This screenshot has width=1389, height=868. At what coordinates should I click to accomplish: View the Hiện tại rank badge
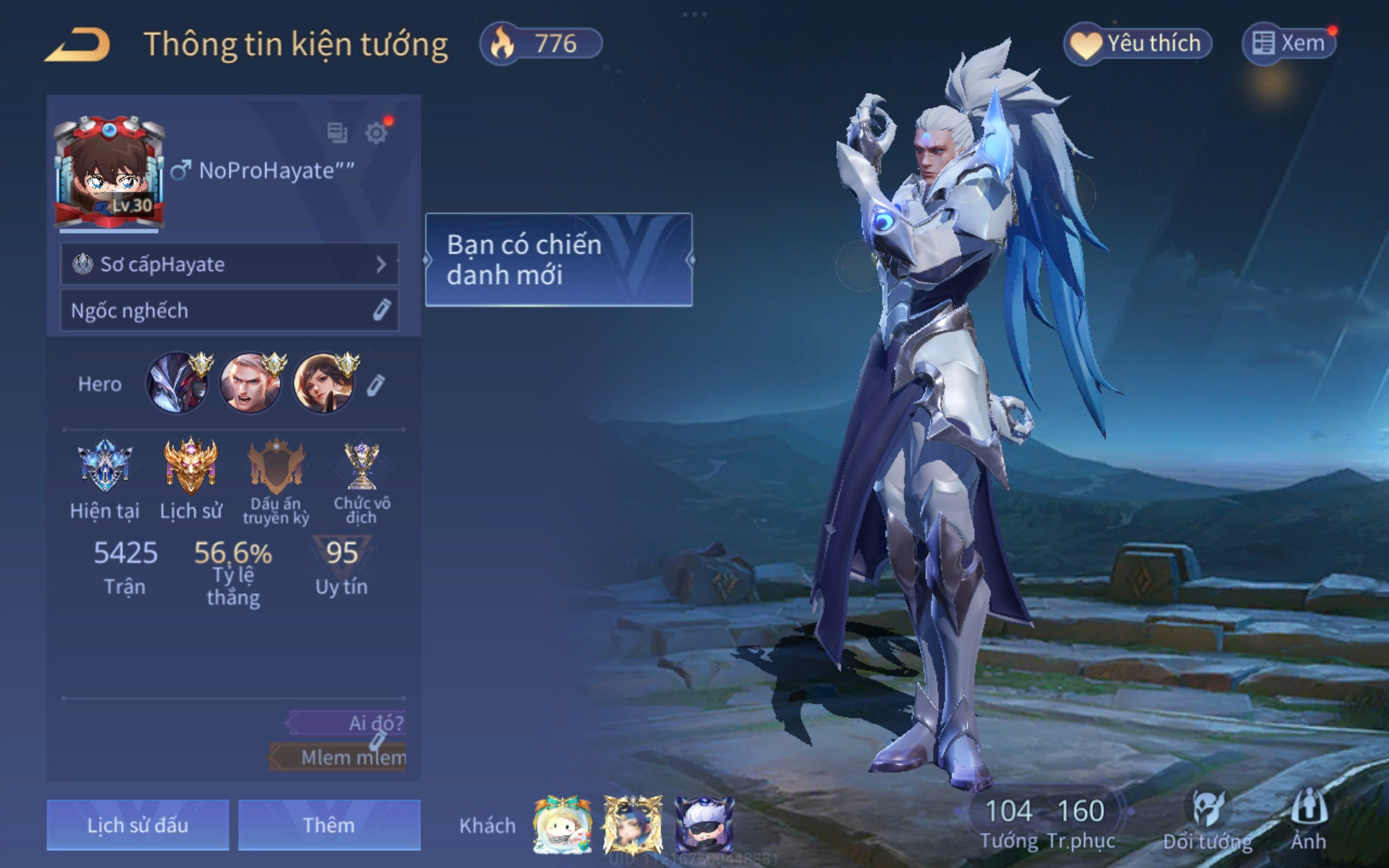(x=105, y=467)
